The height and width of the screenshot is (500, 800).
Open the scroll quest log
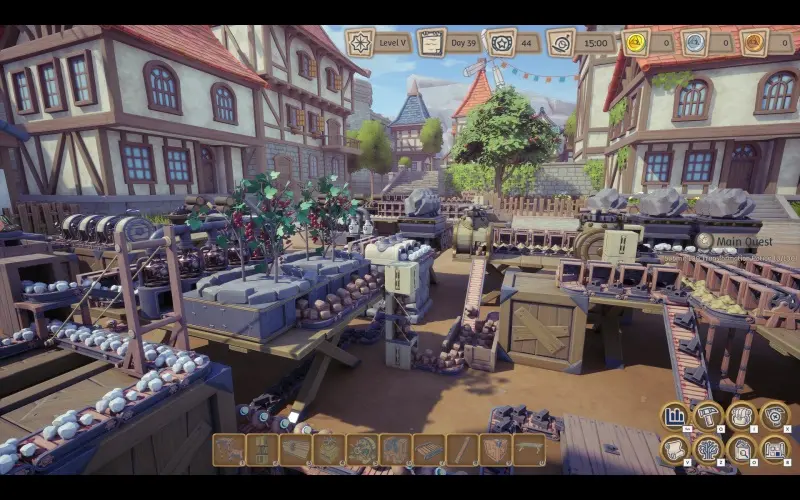pyautogui.click(x=675, y=449)
